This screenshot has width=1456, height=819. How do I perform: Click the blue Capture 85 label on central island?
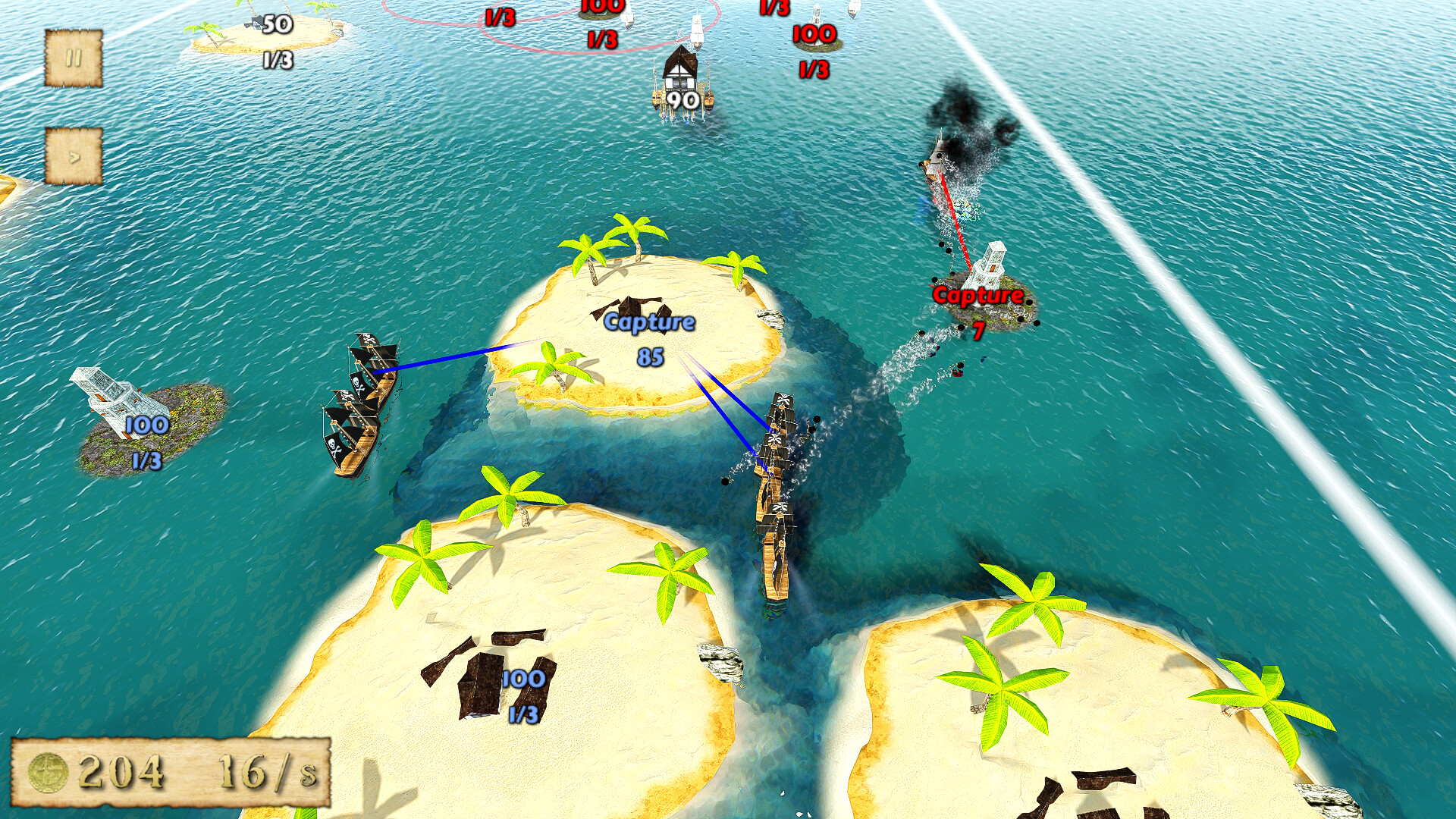[648, 322]
